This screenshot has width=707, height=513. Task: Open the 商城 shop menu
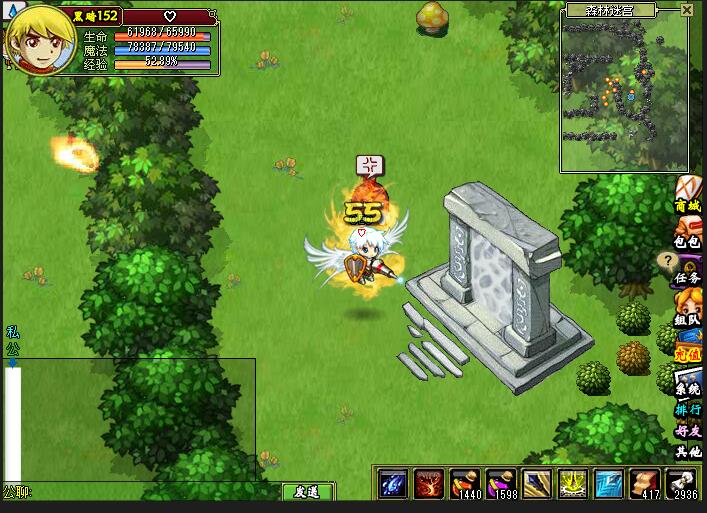[688, 193]
